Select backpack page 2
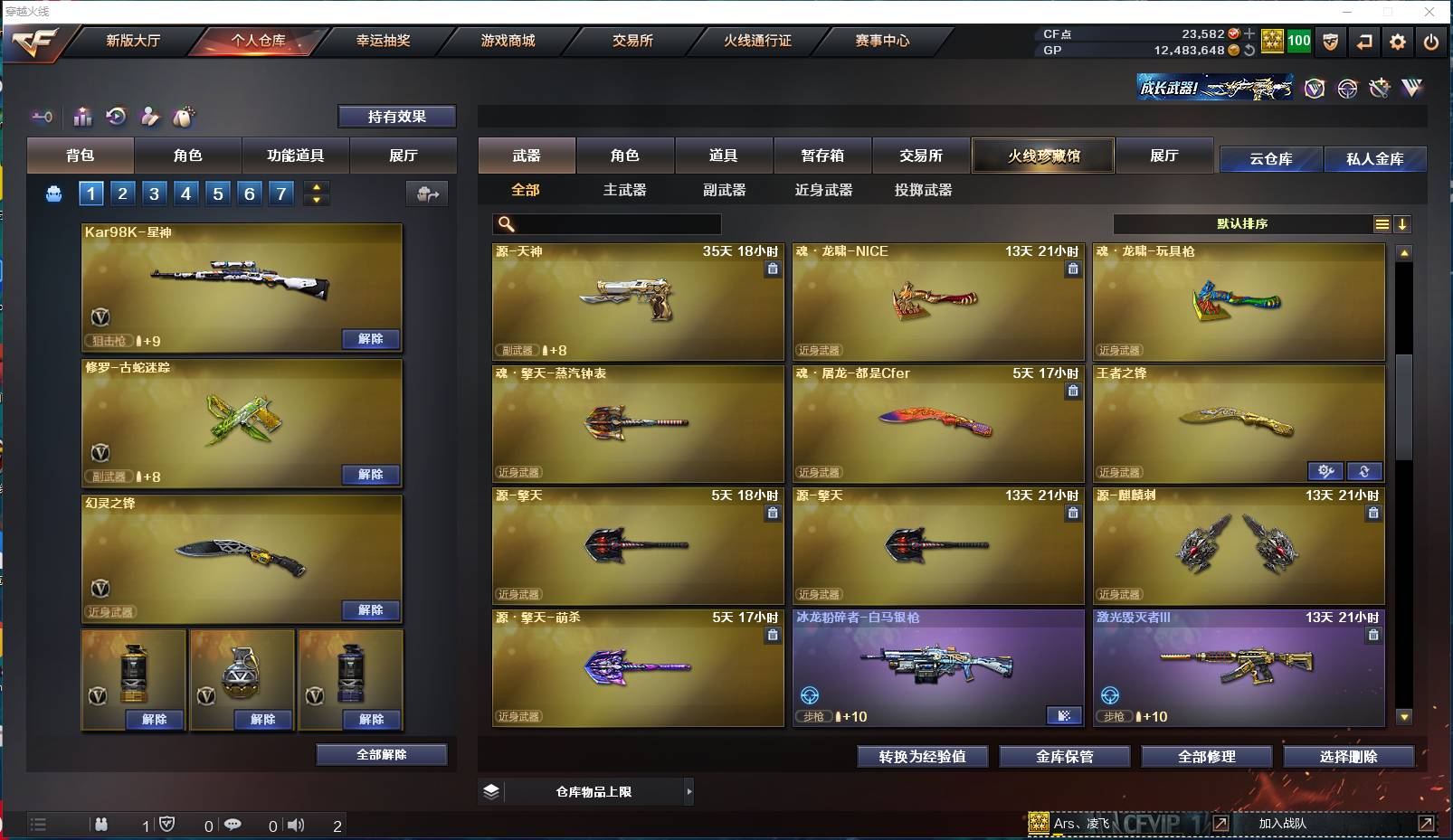This screenshot has height=840, width=1453. 122,193
